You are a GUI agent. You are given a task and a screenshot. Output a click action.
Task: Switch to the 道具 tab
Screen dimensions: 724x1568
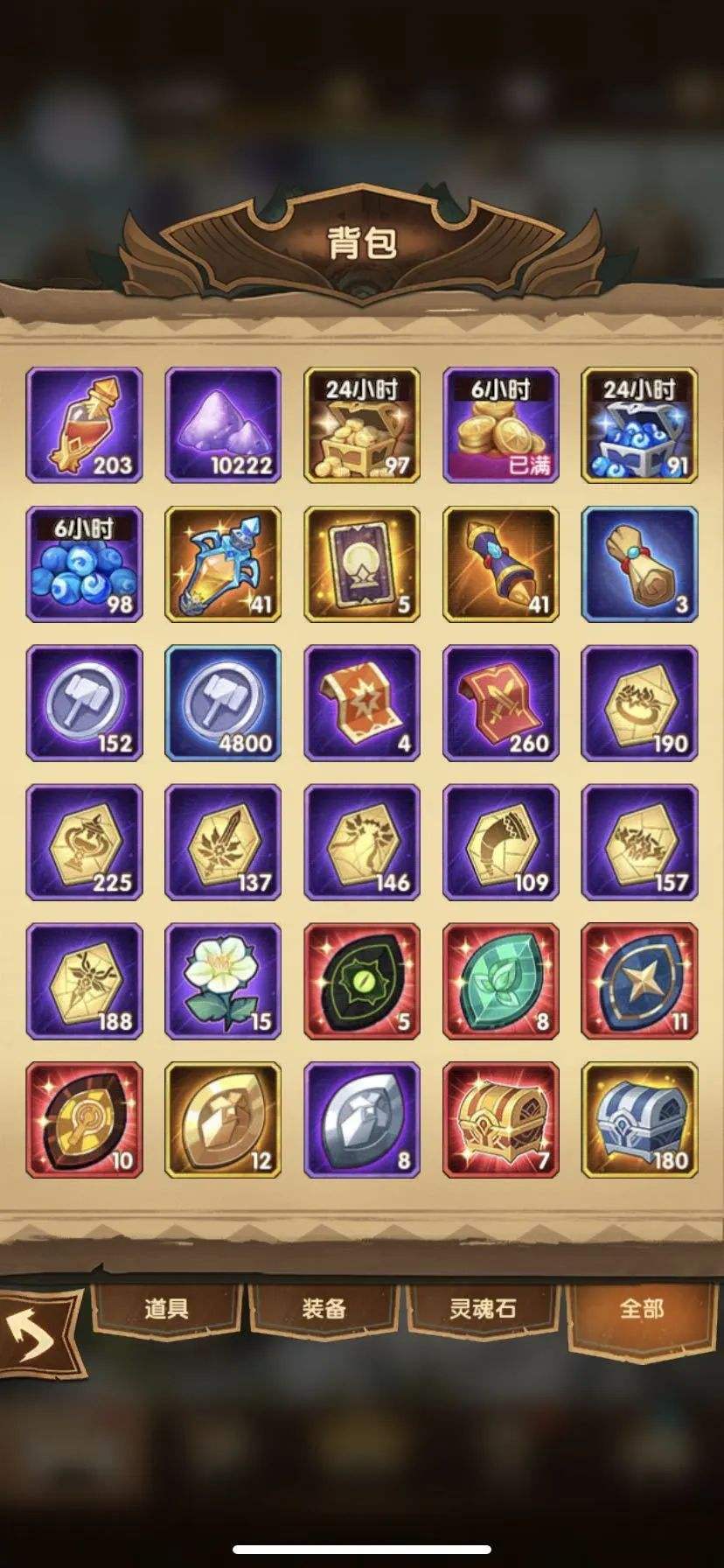tap(166, 1309)
